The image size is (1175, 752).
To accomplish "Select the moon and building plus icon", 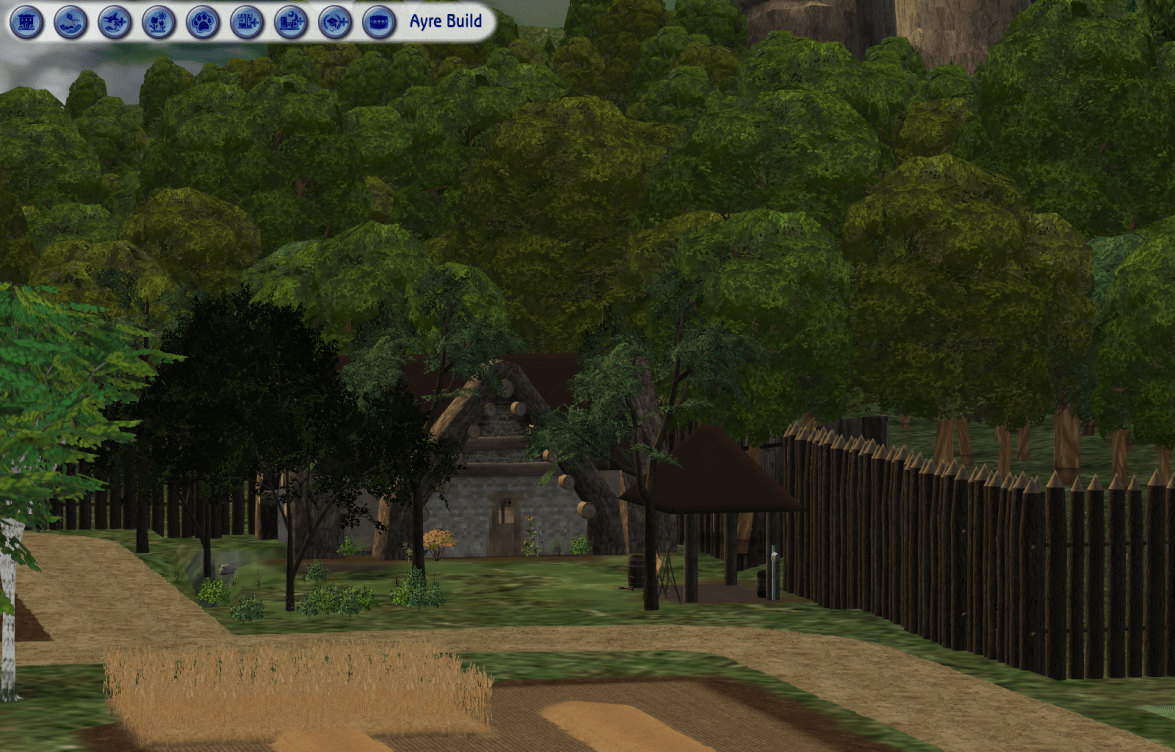I will point(290,21).
